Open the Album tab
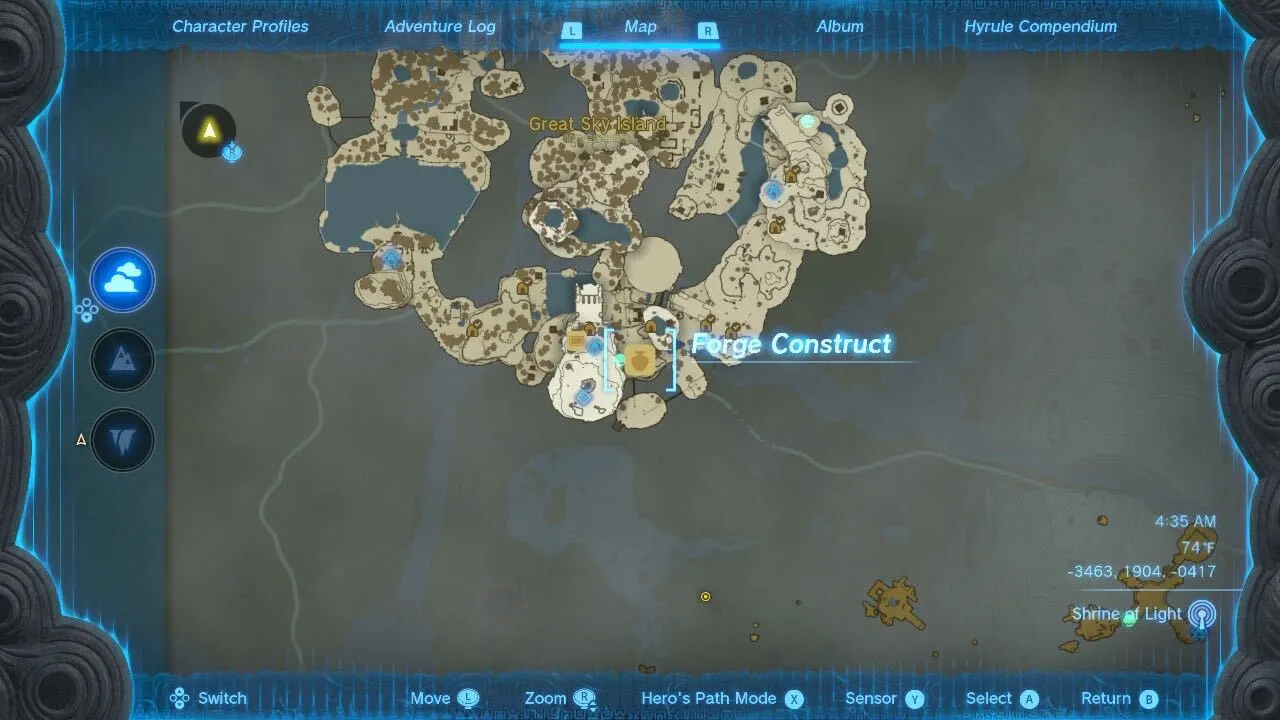The width and height of the screenshot is (1280, 720). 840,26
